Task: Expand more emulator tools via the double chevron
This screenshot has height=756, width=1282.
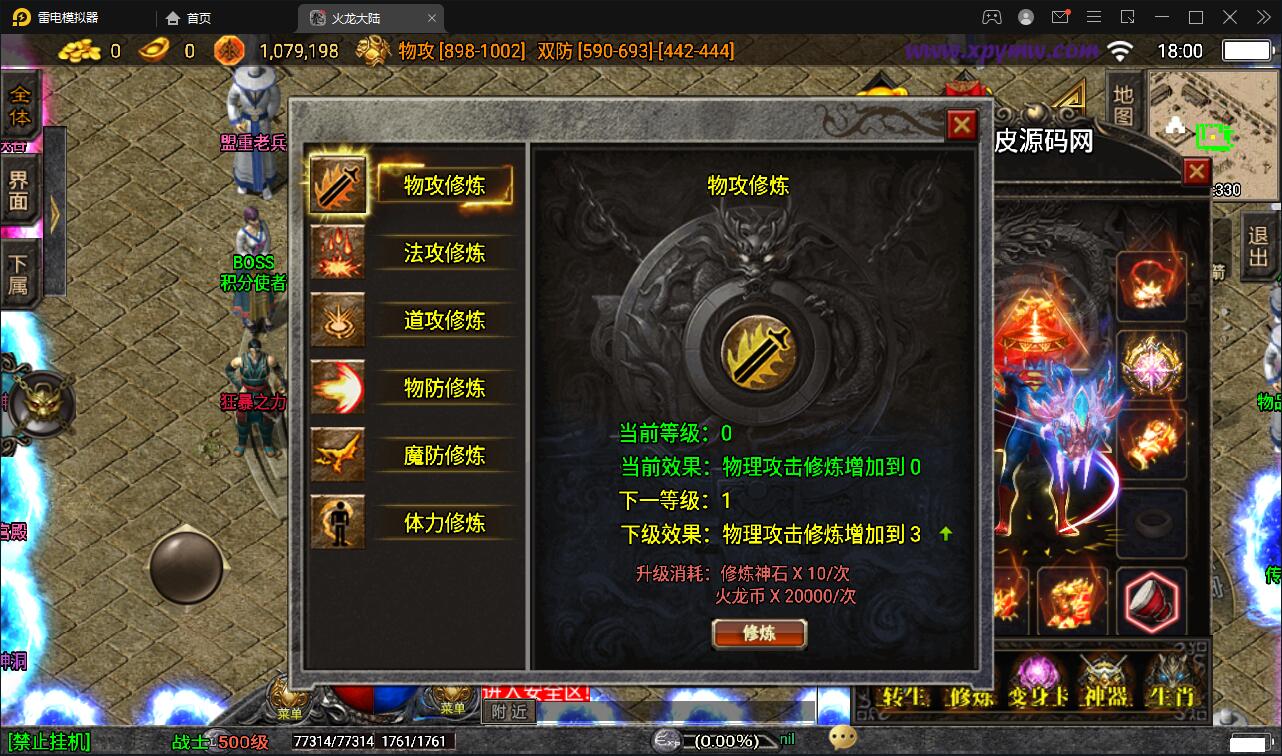Action: 1262,17
